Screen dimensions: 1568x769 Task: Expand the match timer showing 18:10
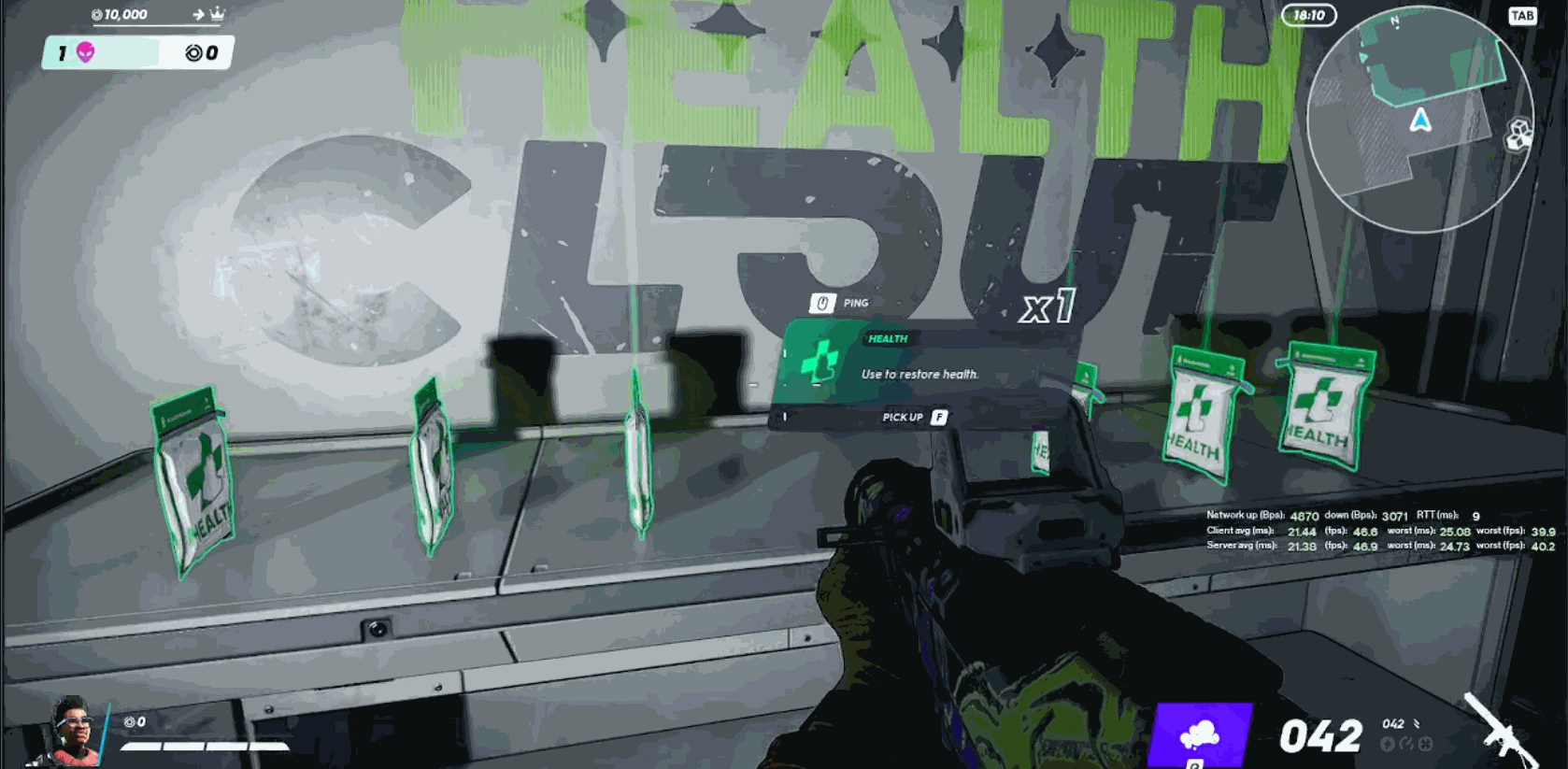[x=1308, y=16]
